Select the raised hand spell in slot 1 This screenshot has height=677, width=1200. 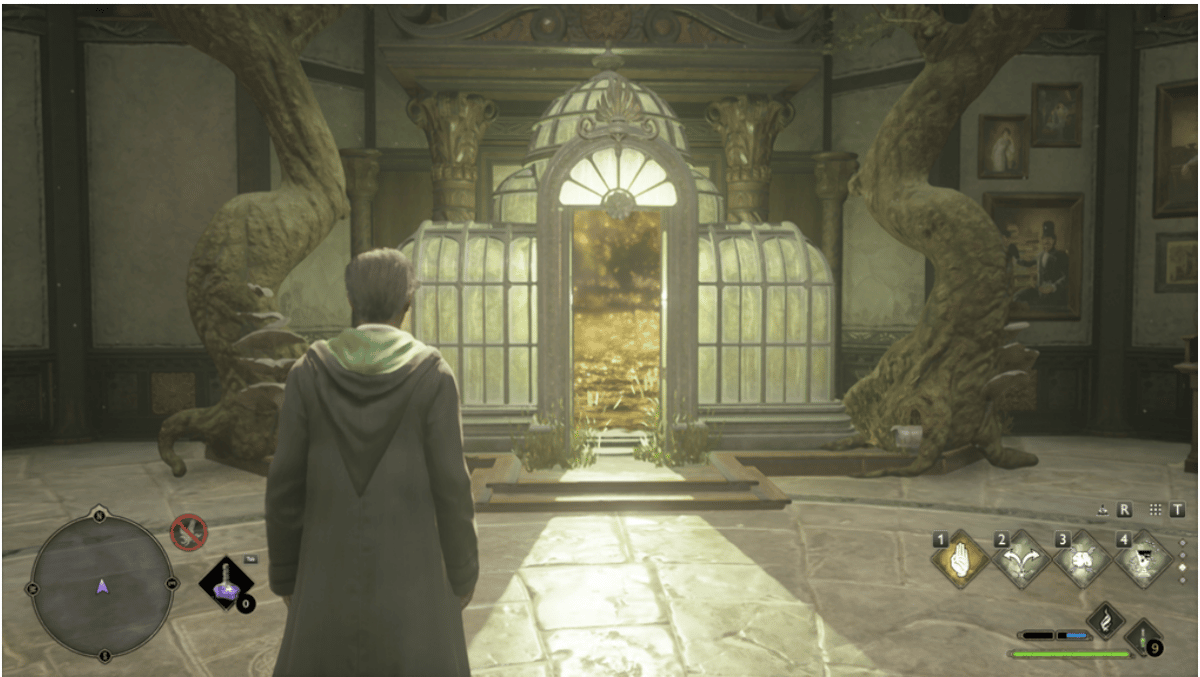coord(961,560)
